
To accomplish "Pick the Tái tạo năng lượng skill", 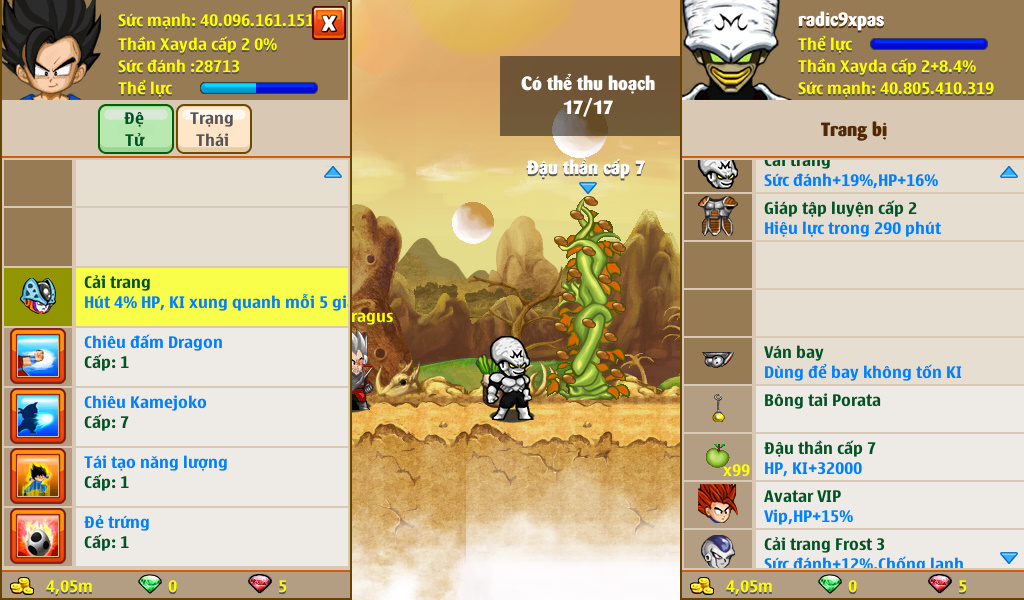I will (211, 472).
